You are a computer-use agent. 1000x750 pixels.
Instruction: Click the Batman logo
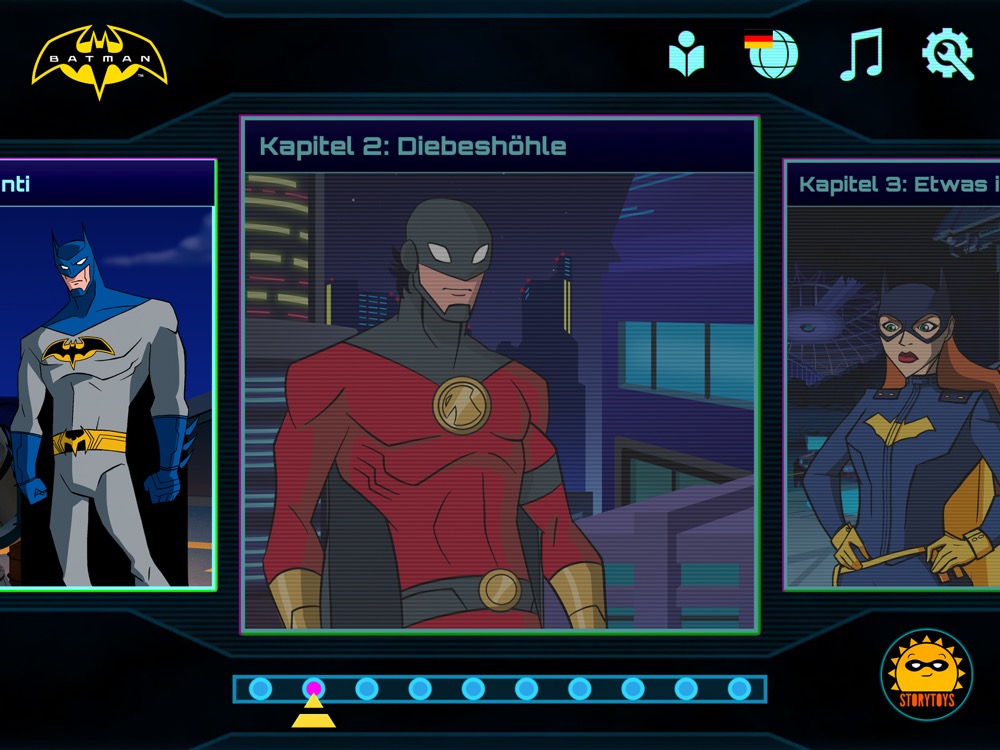[x=99, y=62]
